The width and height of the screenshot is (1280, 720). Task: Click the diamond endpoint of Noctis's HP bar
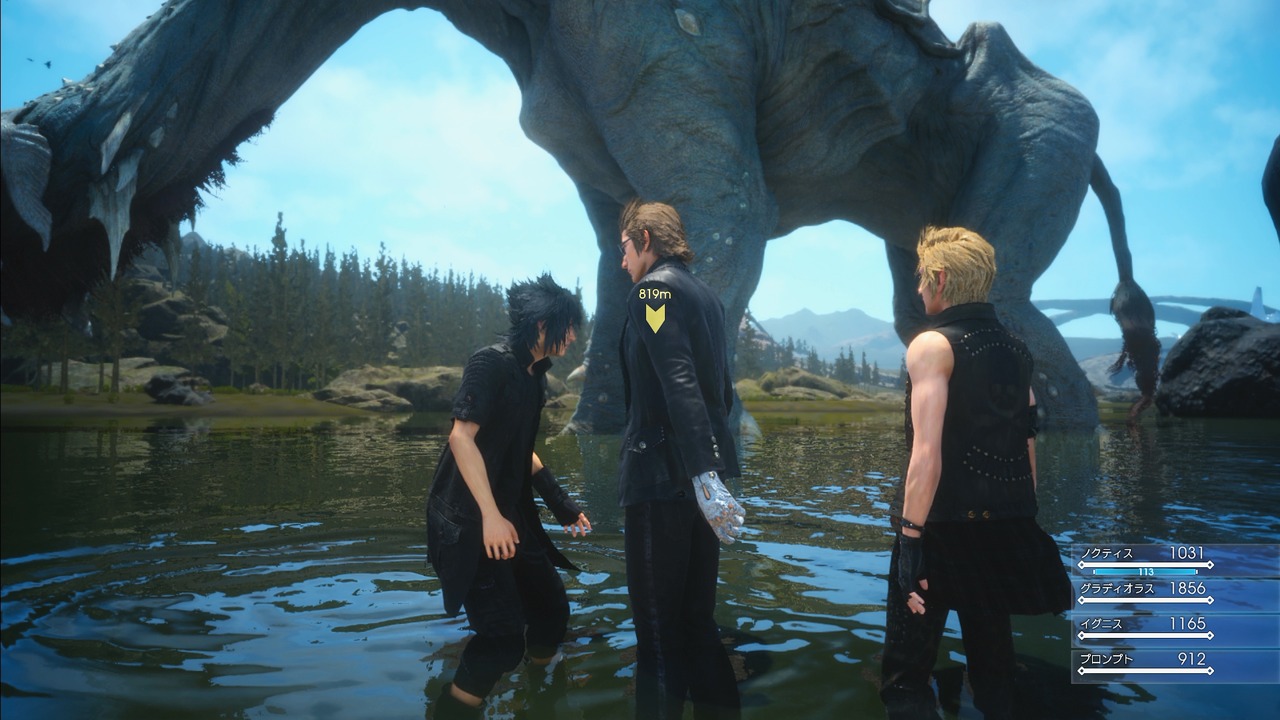tap(1210, 564)
